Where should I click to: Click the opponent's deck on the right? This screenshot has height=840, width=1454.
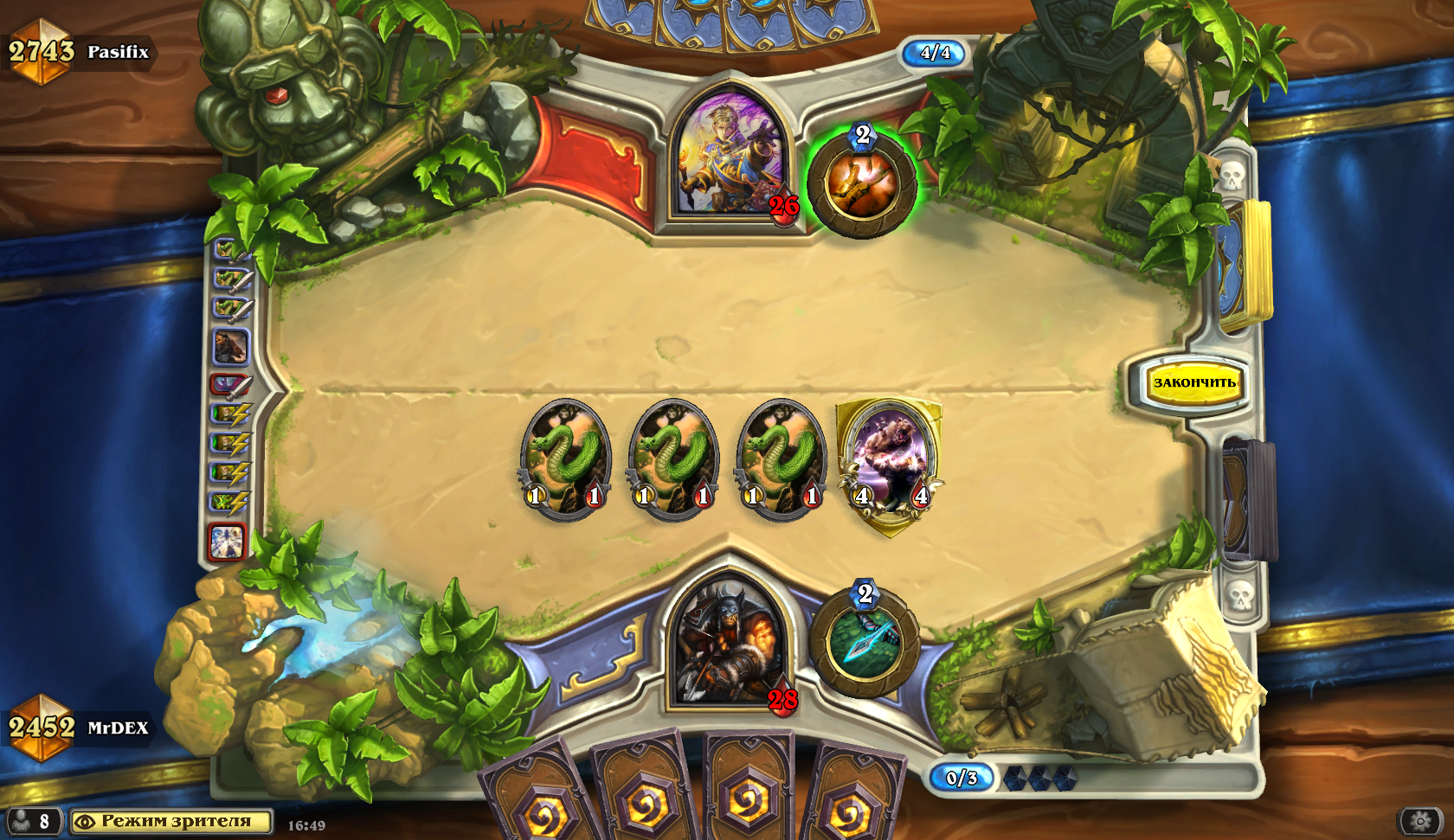coord(1245,264)
